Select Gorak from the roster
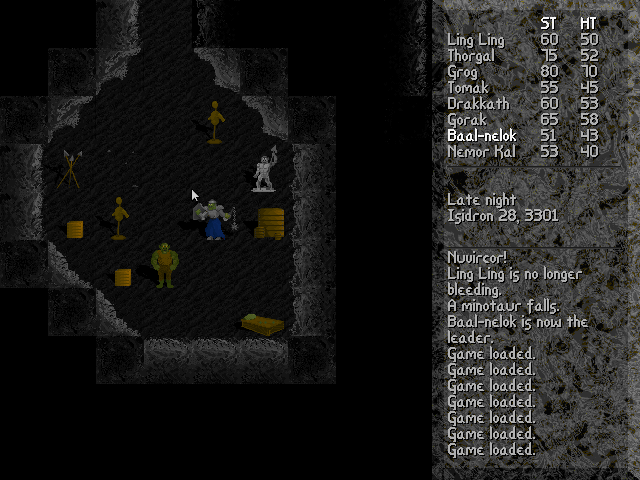Screen dimensions: 640x480 coord(467,120)
